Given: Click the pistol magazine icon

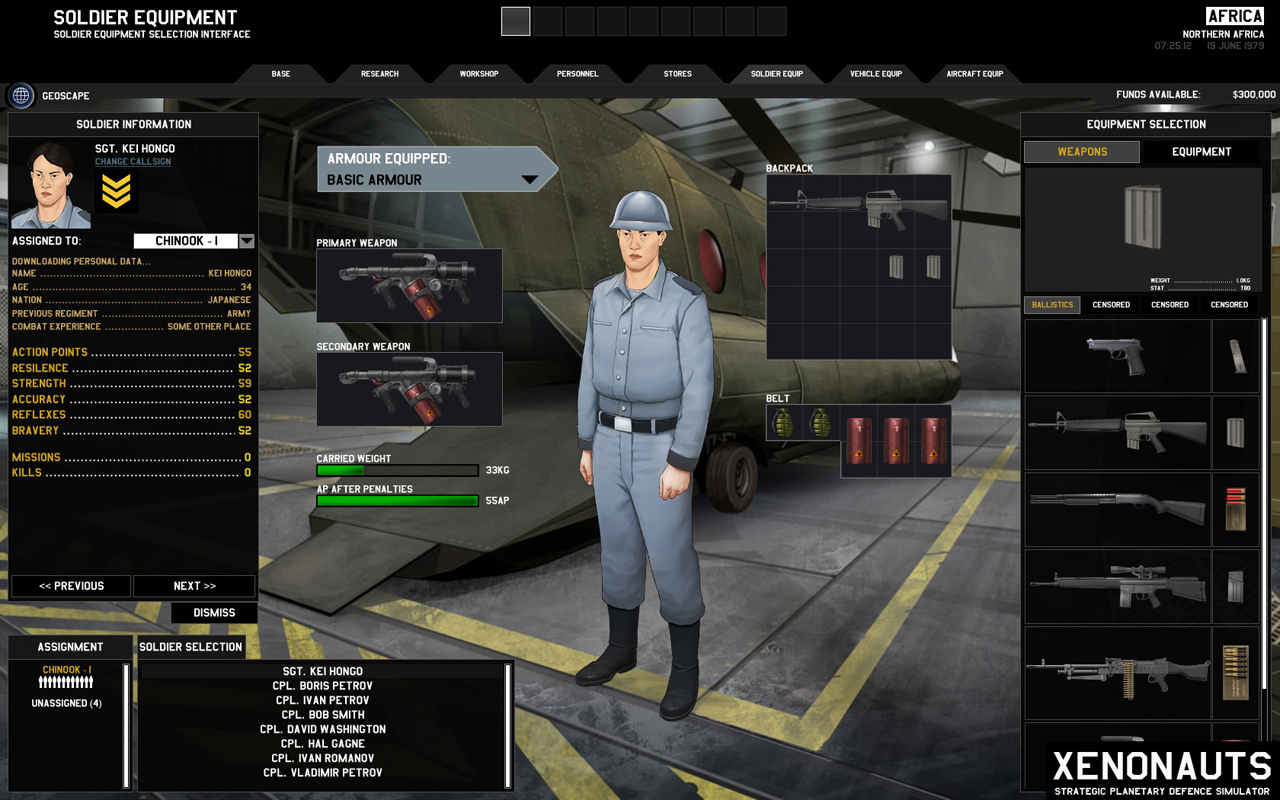Looking at the screenshot, I should click(x=1236, y=356).
